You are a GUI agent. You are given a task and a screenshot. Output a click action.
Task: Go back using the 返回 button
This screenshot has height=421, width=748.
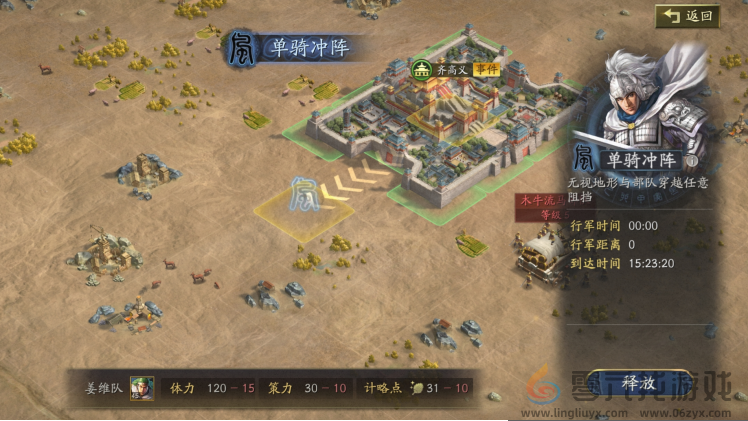688,16
